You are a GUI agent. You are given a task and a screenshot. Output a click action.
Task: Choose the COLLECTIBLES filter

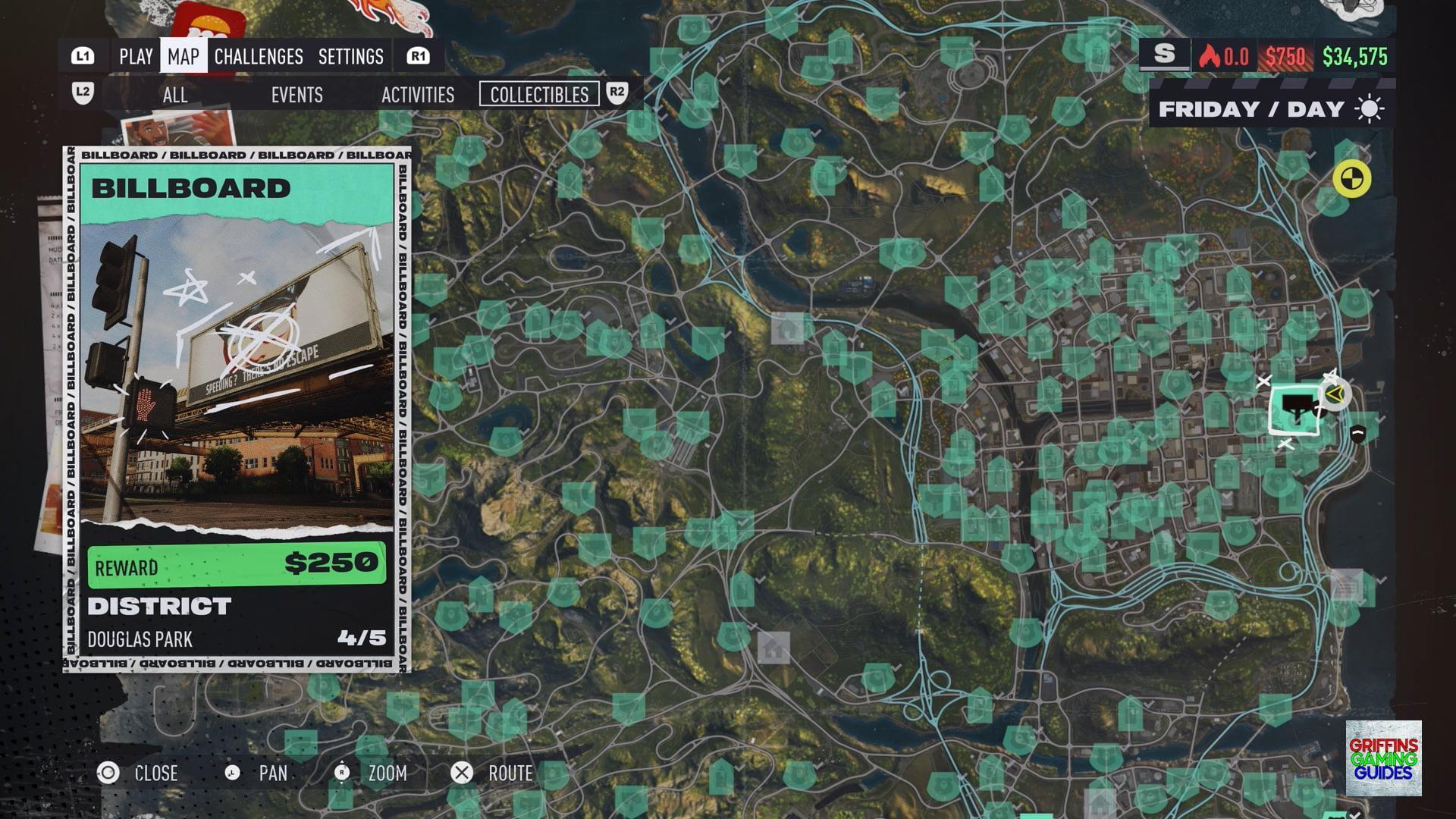[x=539, y=95]
